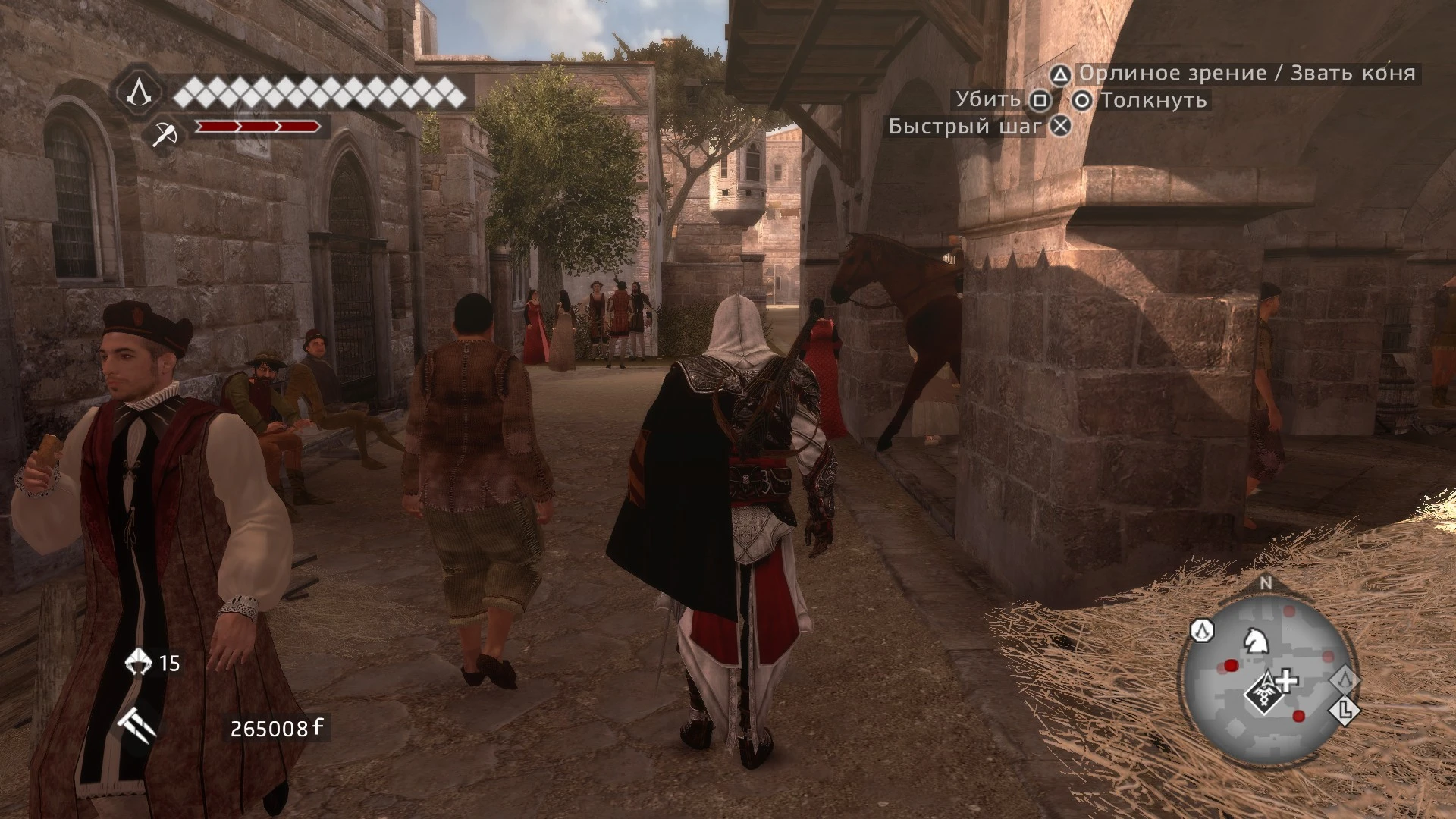Click the Быстрый шаг text label
Viewport: 1456px width, 819px height.
click(x=963, y=125)
